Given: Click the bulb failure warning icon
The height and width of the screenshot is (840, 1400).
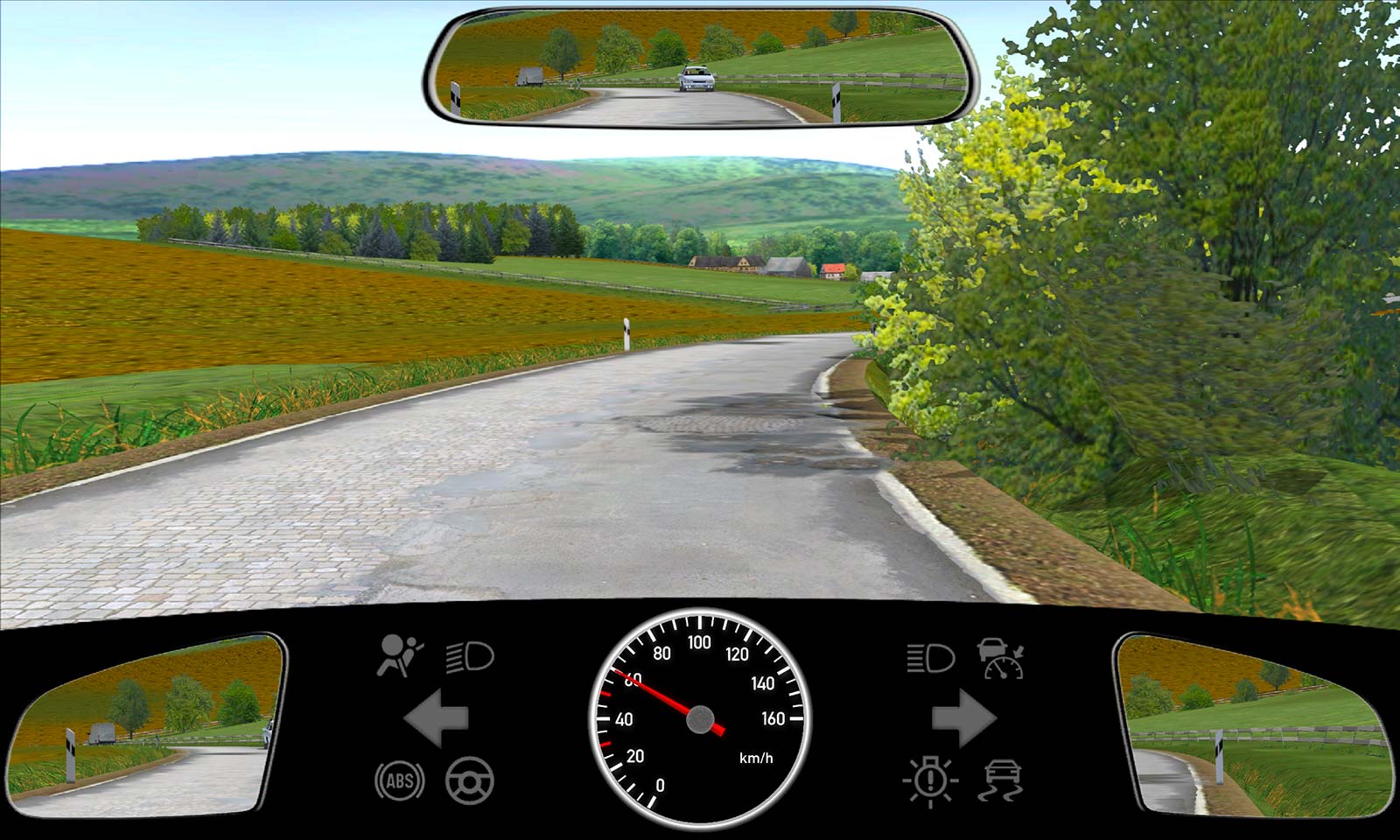Looking at the screenshot, I should click(x=930, y=780).
